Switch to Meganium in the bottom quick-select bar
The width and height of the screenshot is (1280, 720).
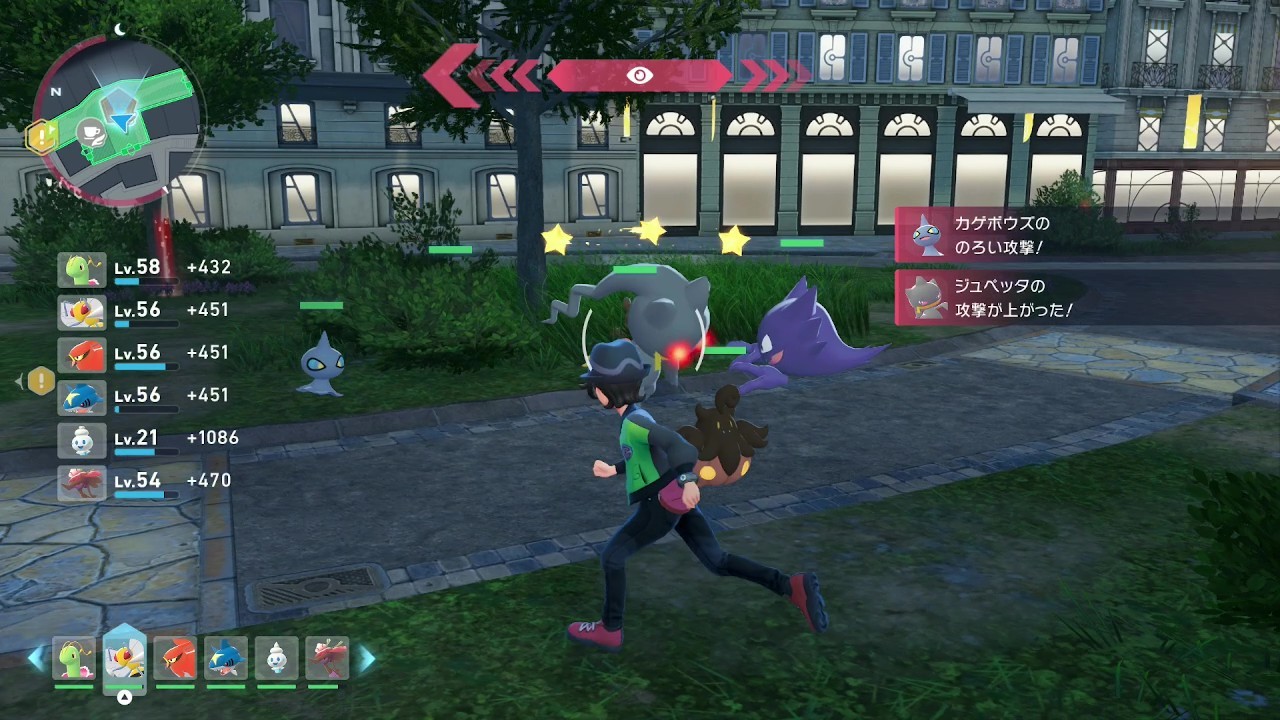pyautogui.click(x=74, y=658)
